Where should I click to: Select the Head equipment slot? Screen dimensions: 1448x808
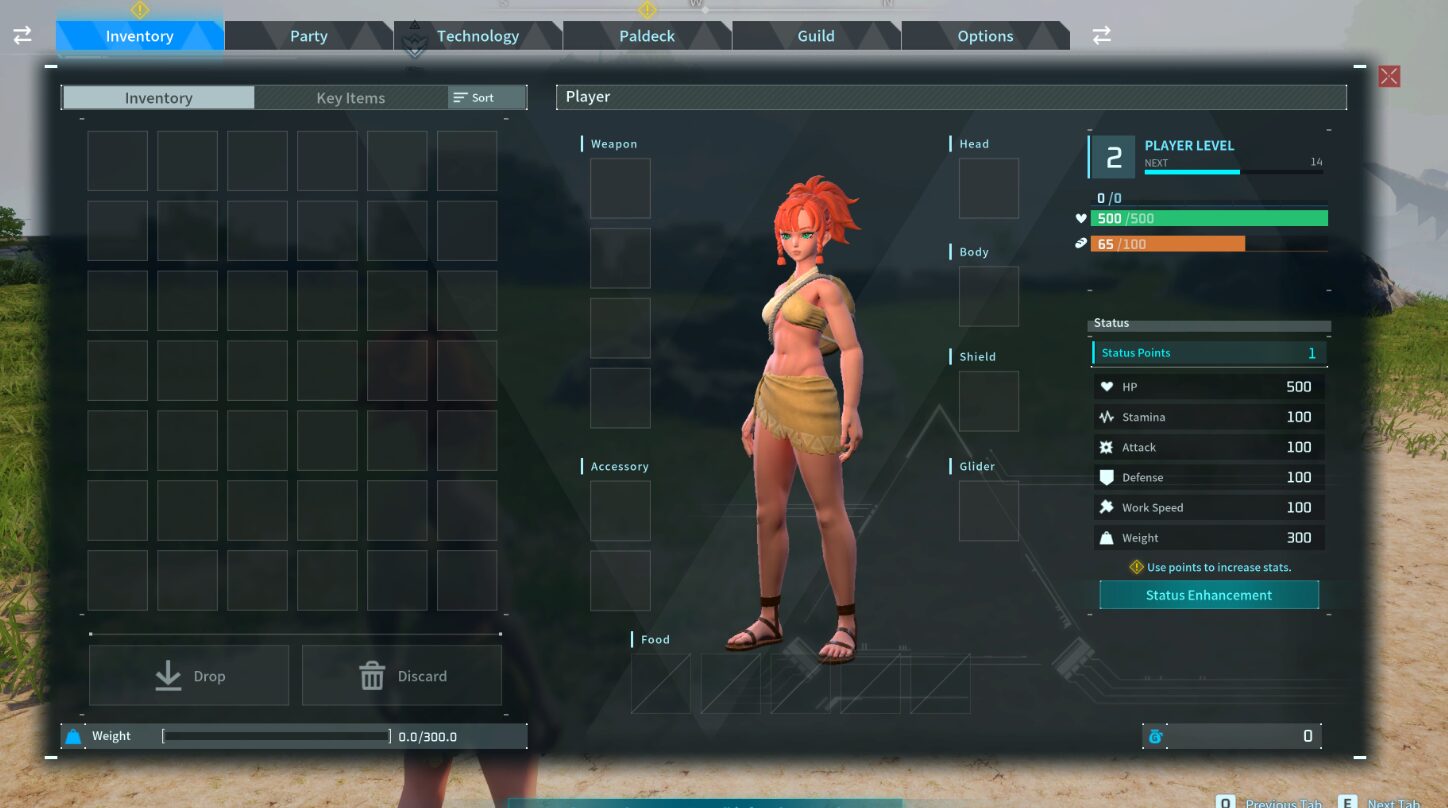988,188
